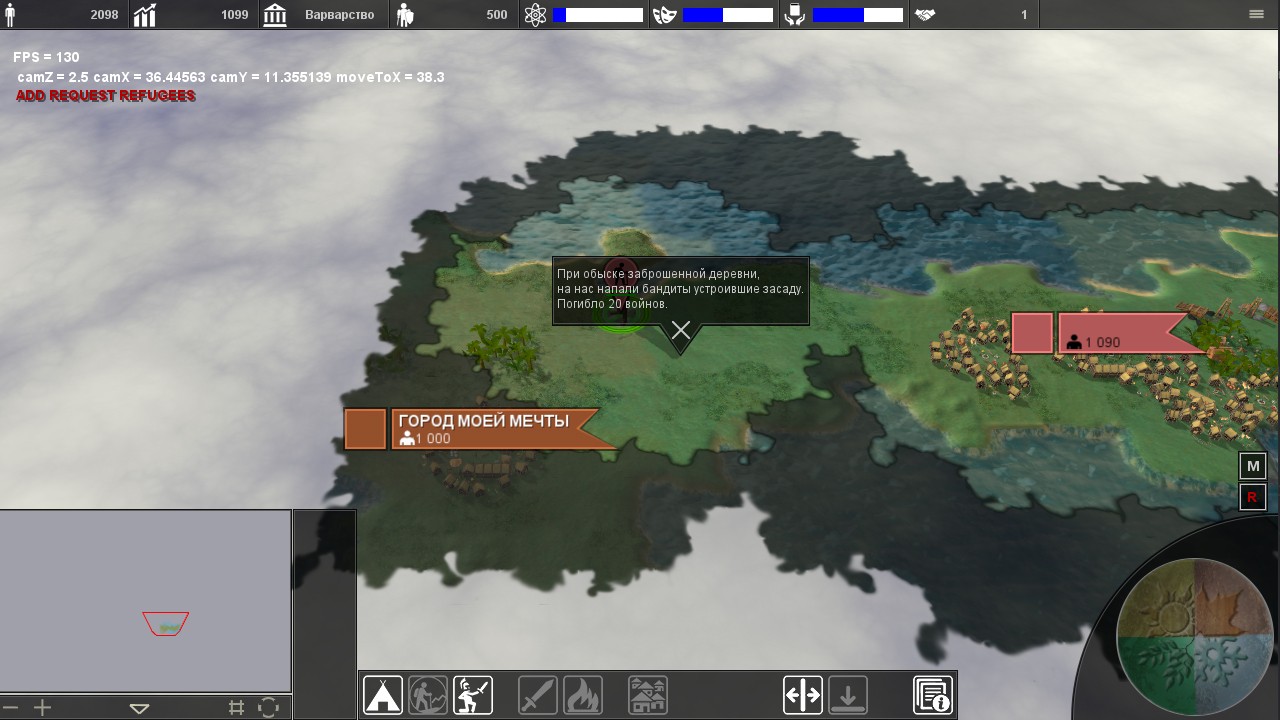The height and width of the screenshot is (720, 1280).
Task: Activate the split arrows button
Action: click(x=803, y=695)
